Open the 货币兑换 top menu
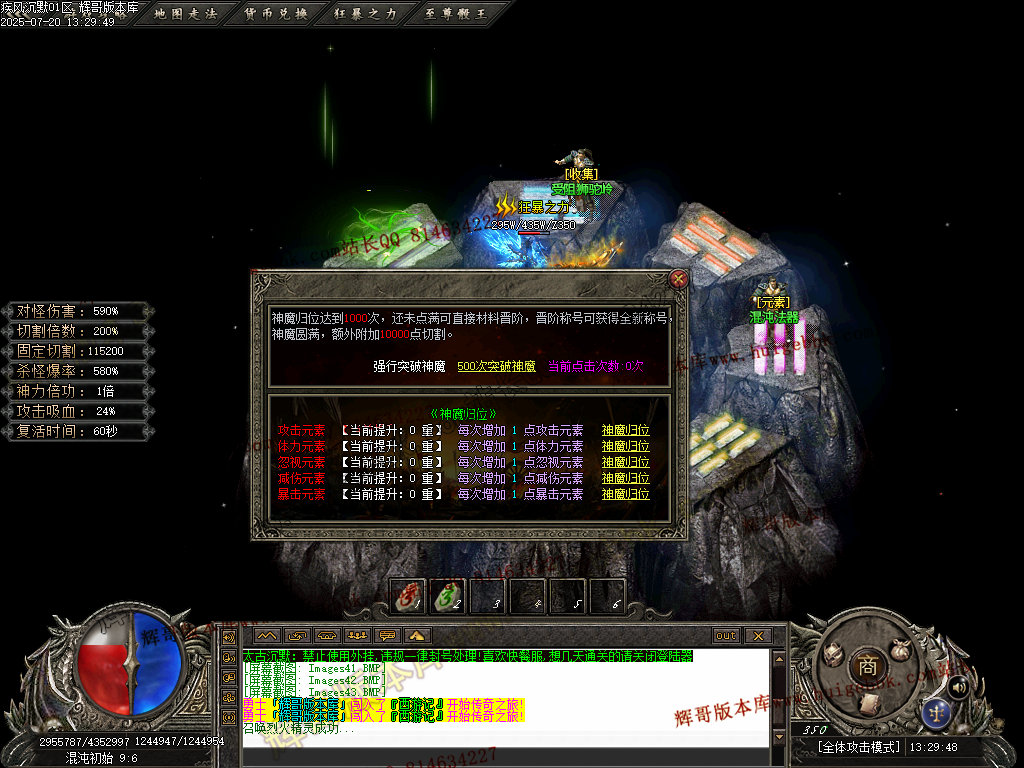The width and height of the screenshot is (1024, 768). click(276, 14)
